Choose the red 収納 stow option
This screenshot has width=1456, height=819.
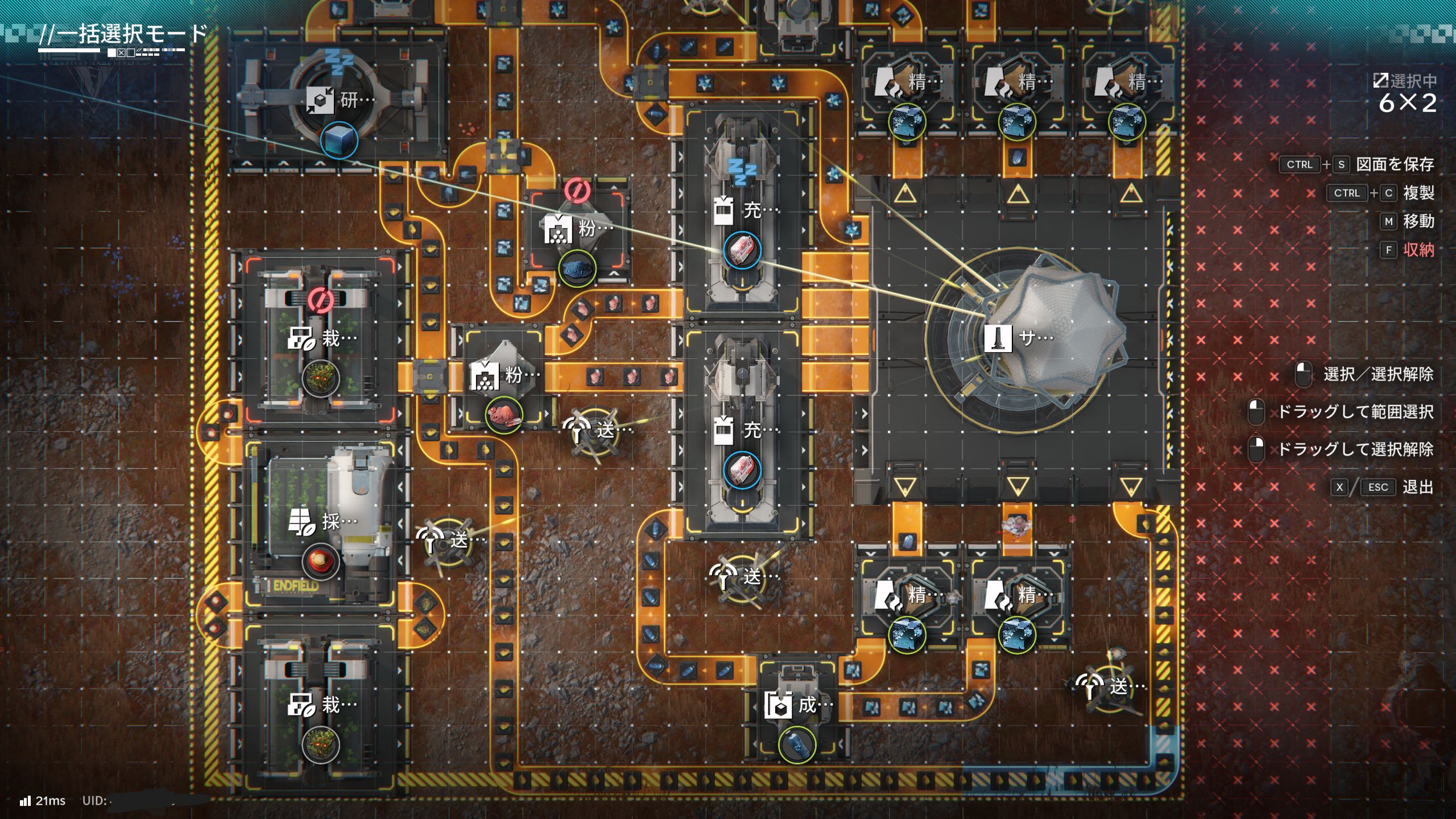[x=1418, y=250]
